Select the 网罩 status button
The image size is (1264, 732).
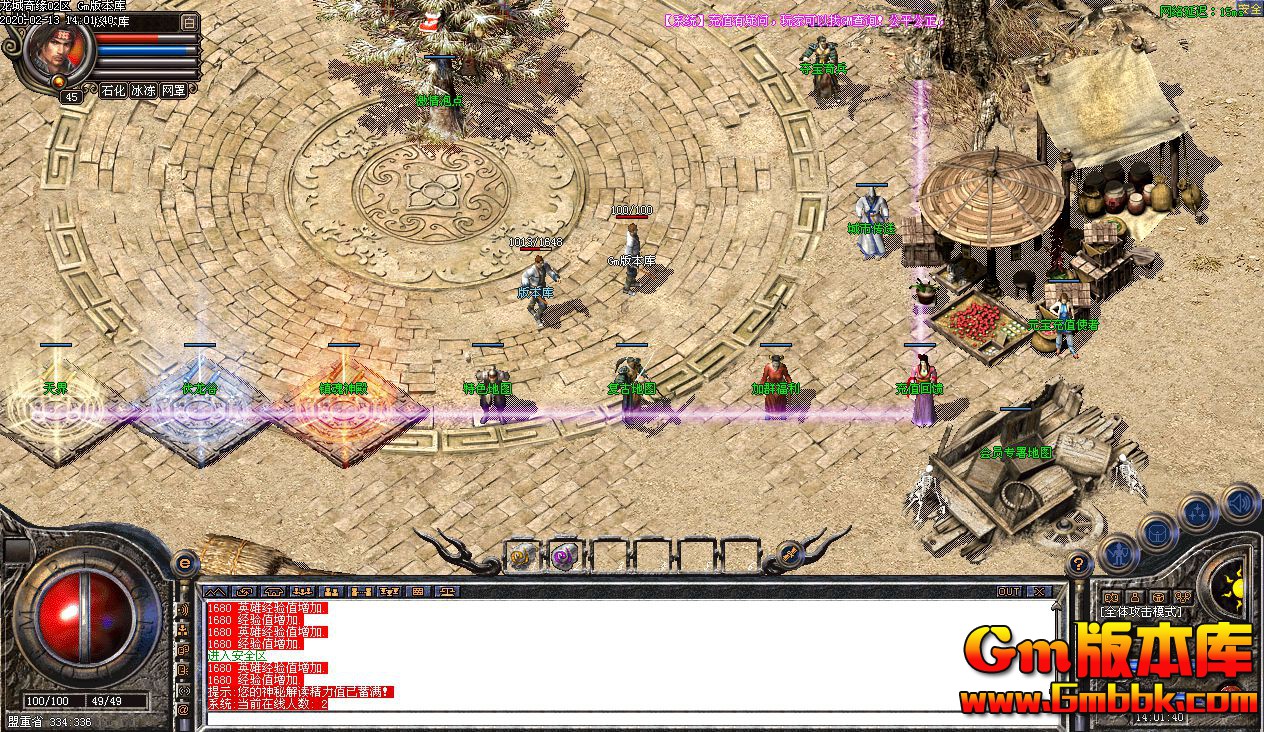(174, 90)
